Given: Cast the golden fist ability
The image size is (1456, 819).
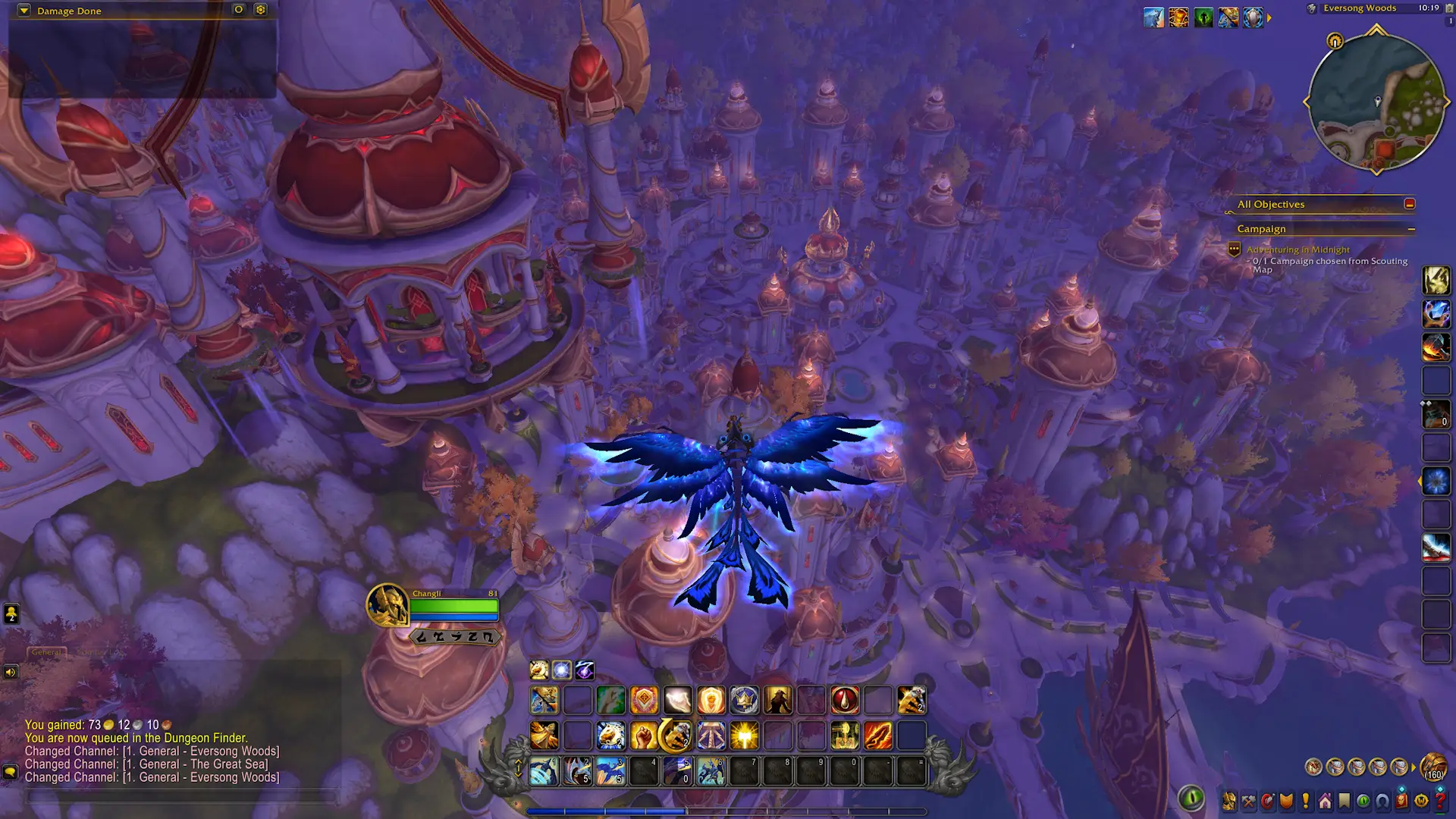Looking at the screenshot, I should tap(644, 736).
